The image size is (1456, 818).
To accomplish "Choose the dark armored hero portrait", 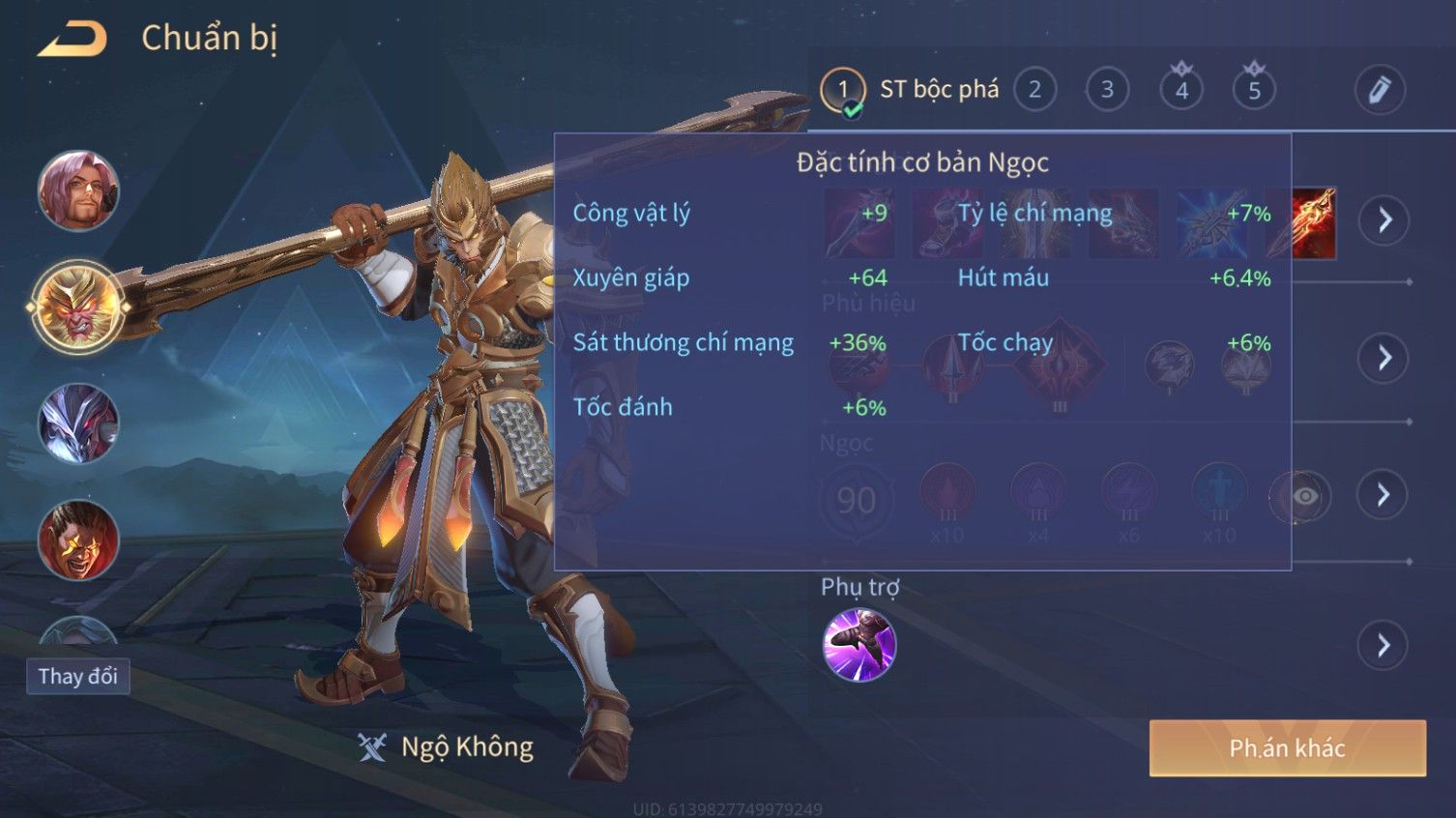I will [78, 424].
